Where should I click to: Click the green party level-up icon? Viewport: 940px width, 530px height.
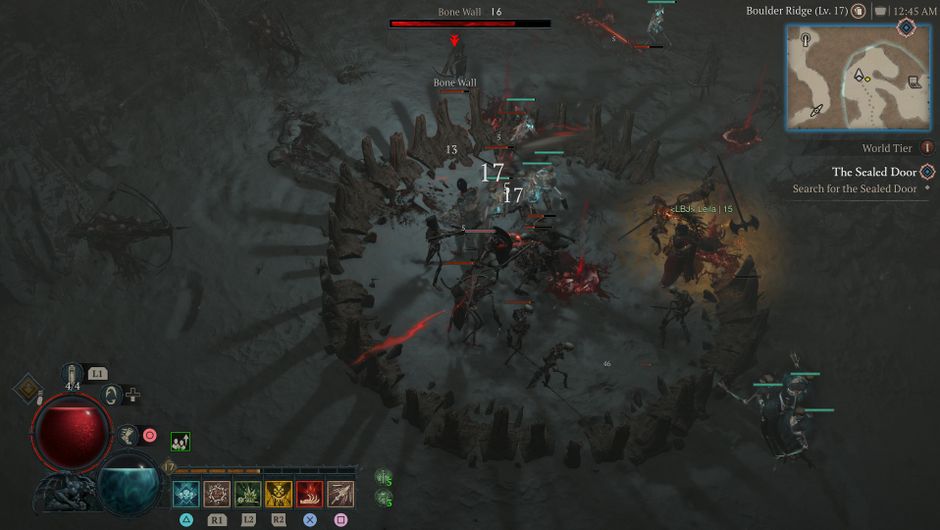180,441
